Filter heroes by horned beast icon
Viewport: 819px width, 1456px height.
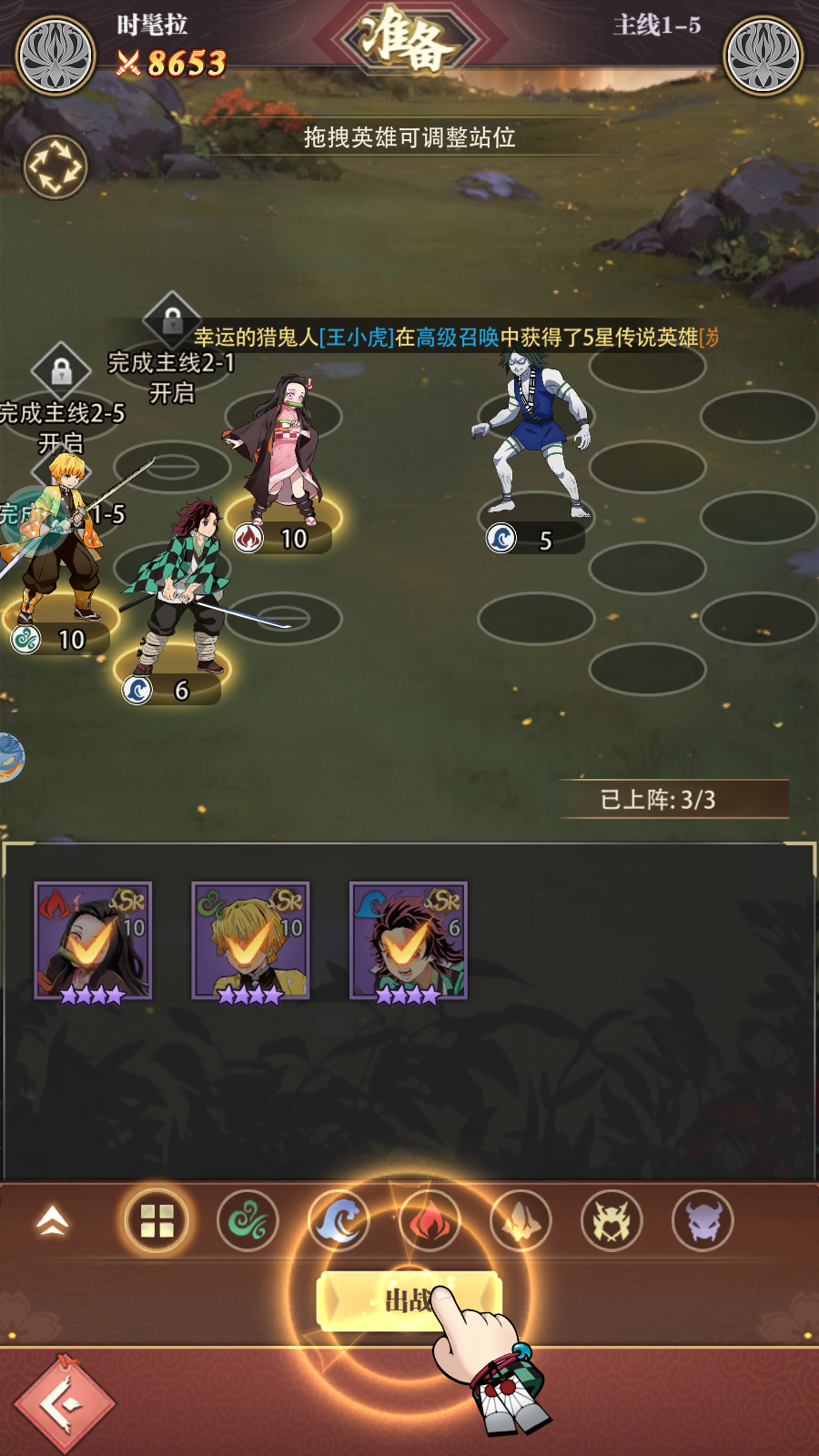[x=612, y=1221]
